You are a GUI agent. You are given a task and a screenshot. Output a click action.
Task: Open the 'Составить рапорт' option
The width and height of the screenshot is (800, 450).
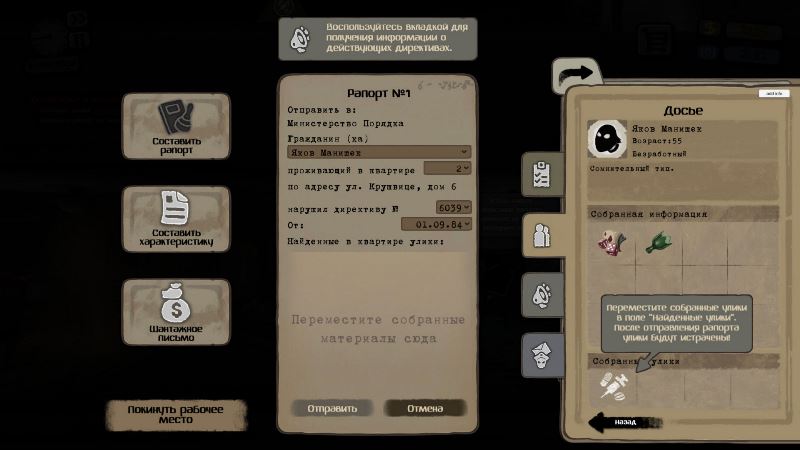click(x=175, y=127)
